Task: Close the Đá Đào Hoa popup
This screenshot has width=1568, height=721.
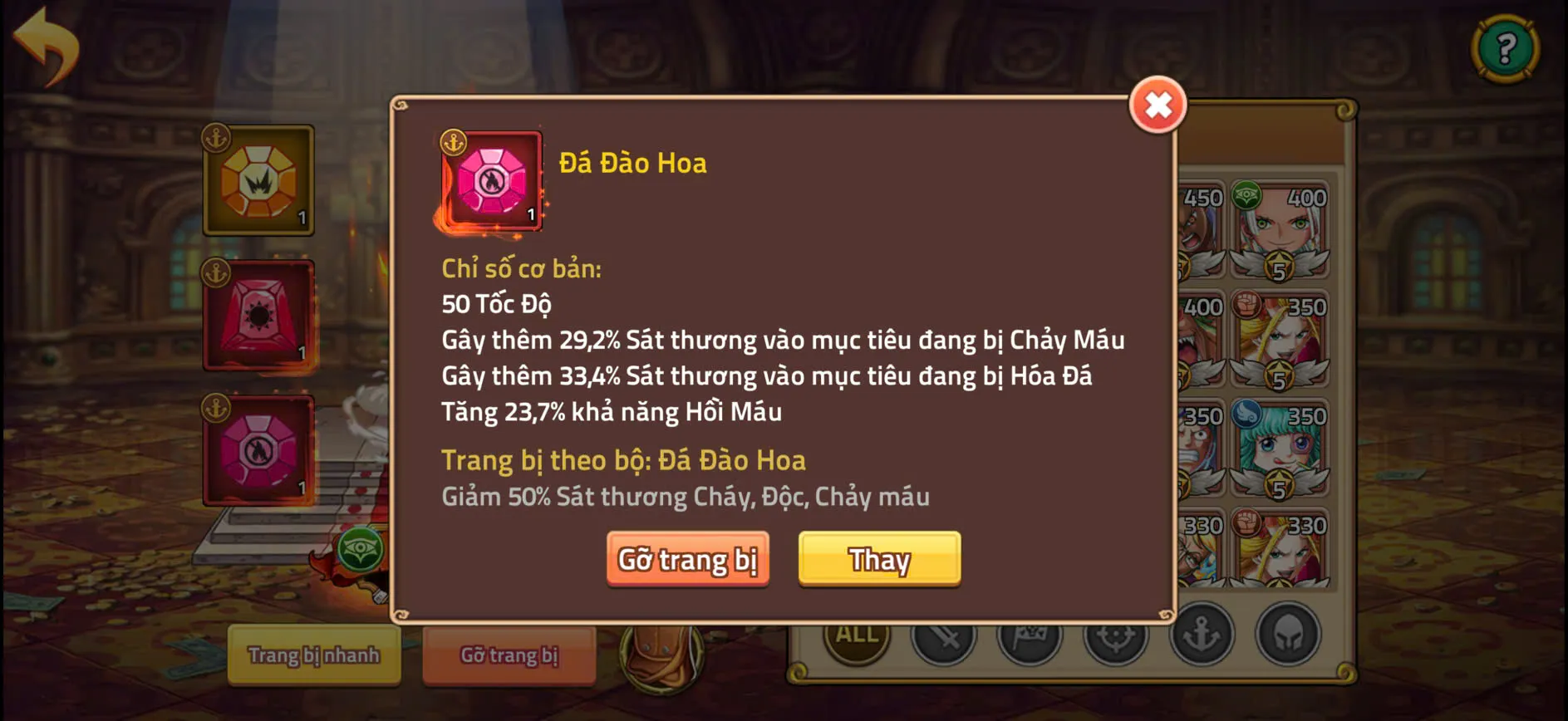Action: pyautogui.click(x=1158, y=106)
